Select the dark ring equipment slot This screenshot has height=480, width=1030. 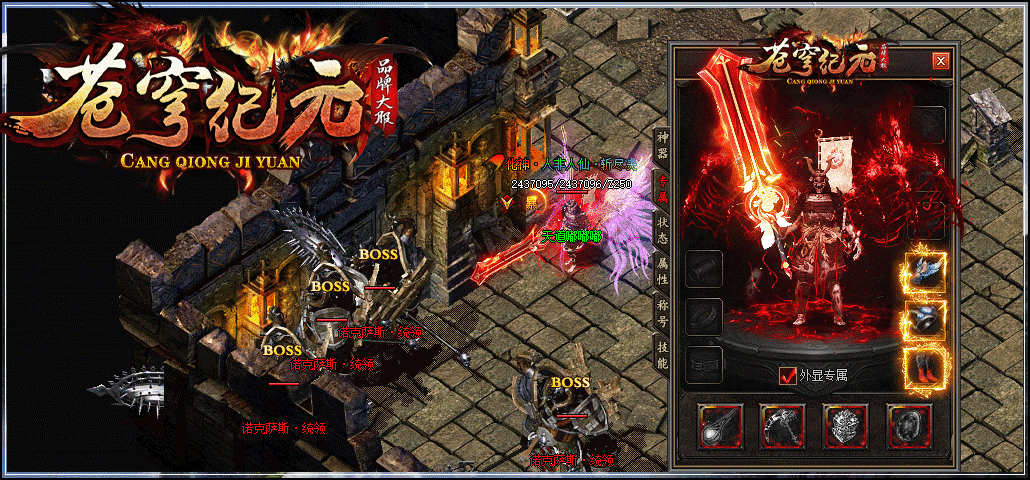pyautogui.click(x=909, y=425)
